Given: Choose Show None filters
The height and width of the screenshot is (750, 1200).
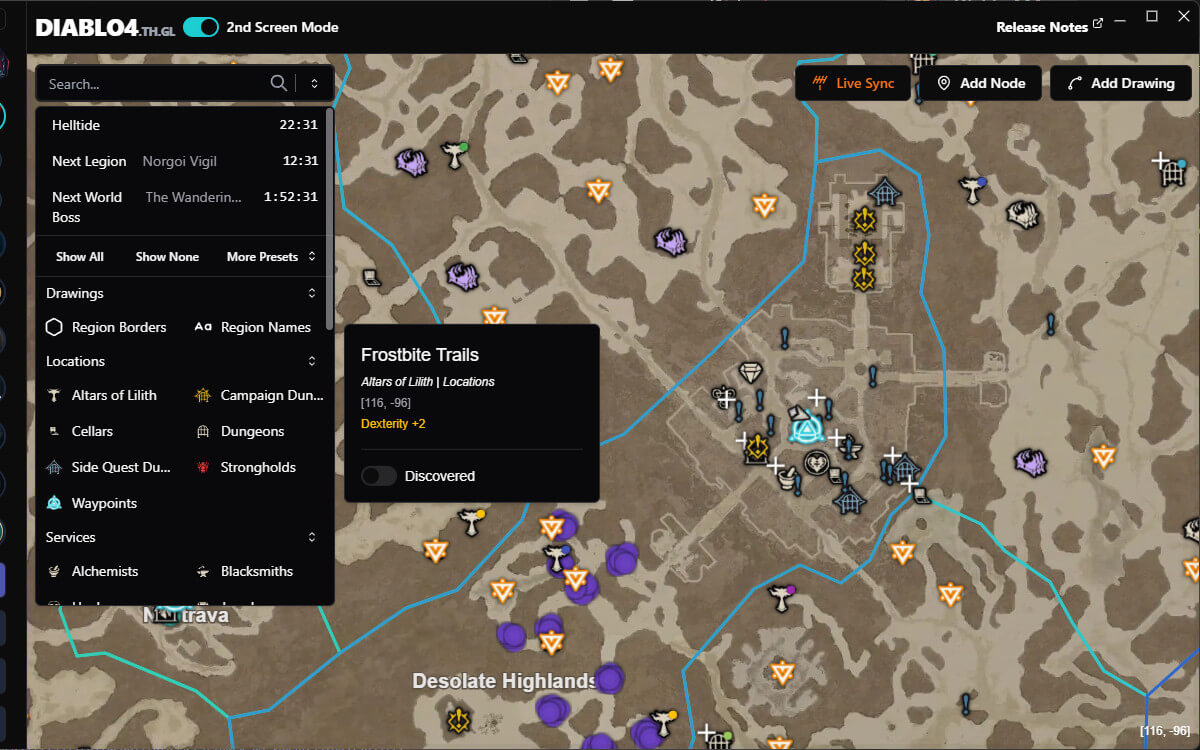Looking at the screenshot, I should [x=167, y=257].
